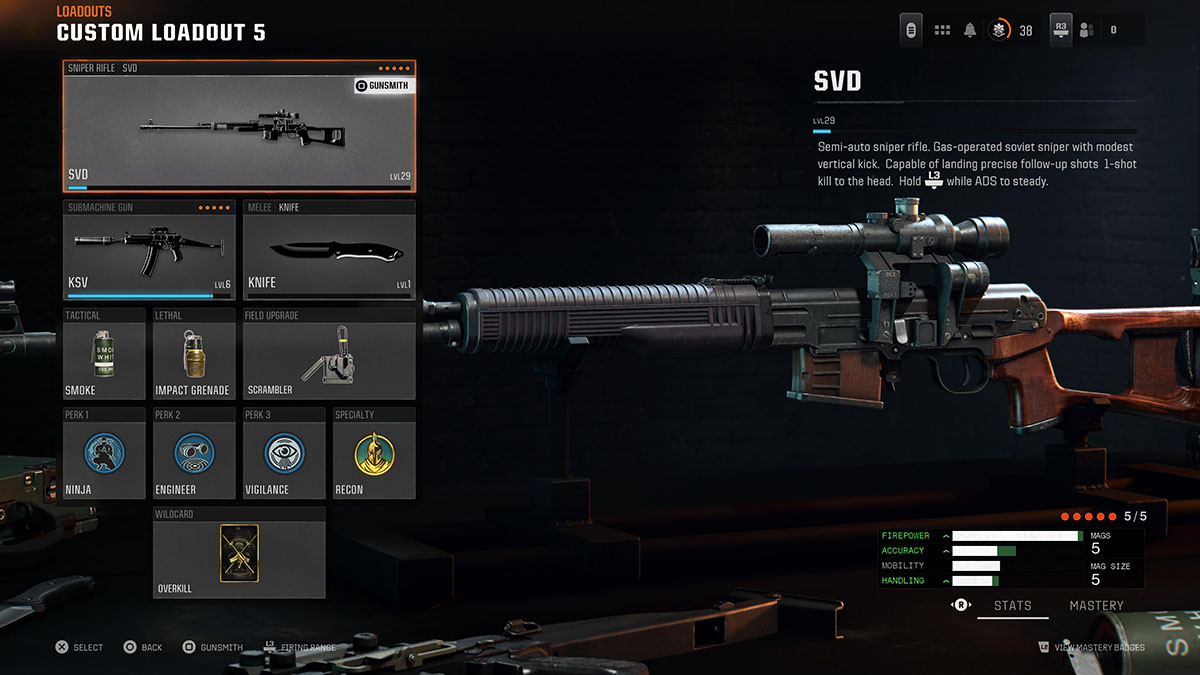Select the Knife melee slot
The width and height of the screenshot is (1200, 675).
(x=329, y=250)
